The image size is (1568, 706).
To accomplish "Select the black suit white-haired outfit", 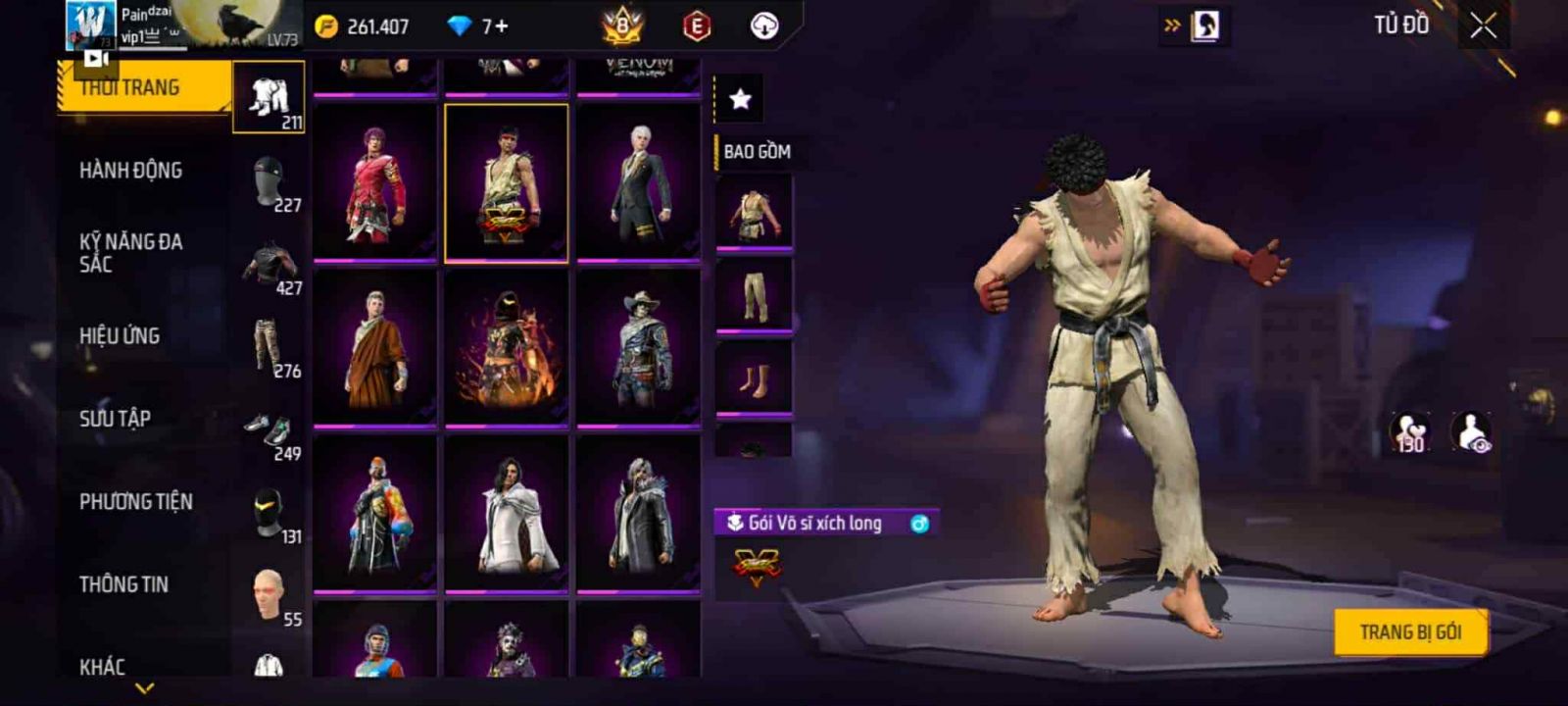I will (638, 183).
